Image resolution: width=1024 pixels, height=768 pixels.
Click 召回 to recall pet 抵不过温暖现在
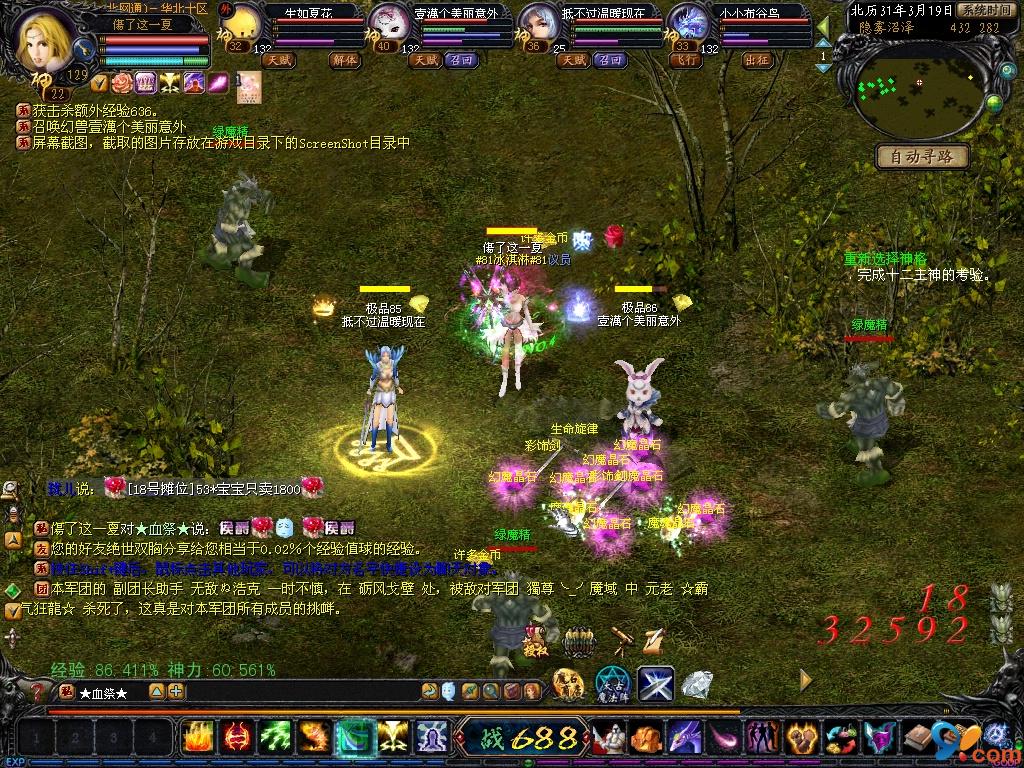point(610,59)
